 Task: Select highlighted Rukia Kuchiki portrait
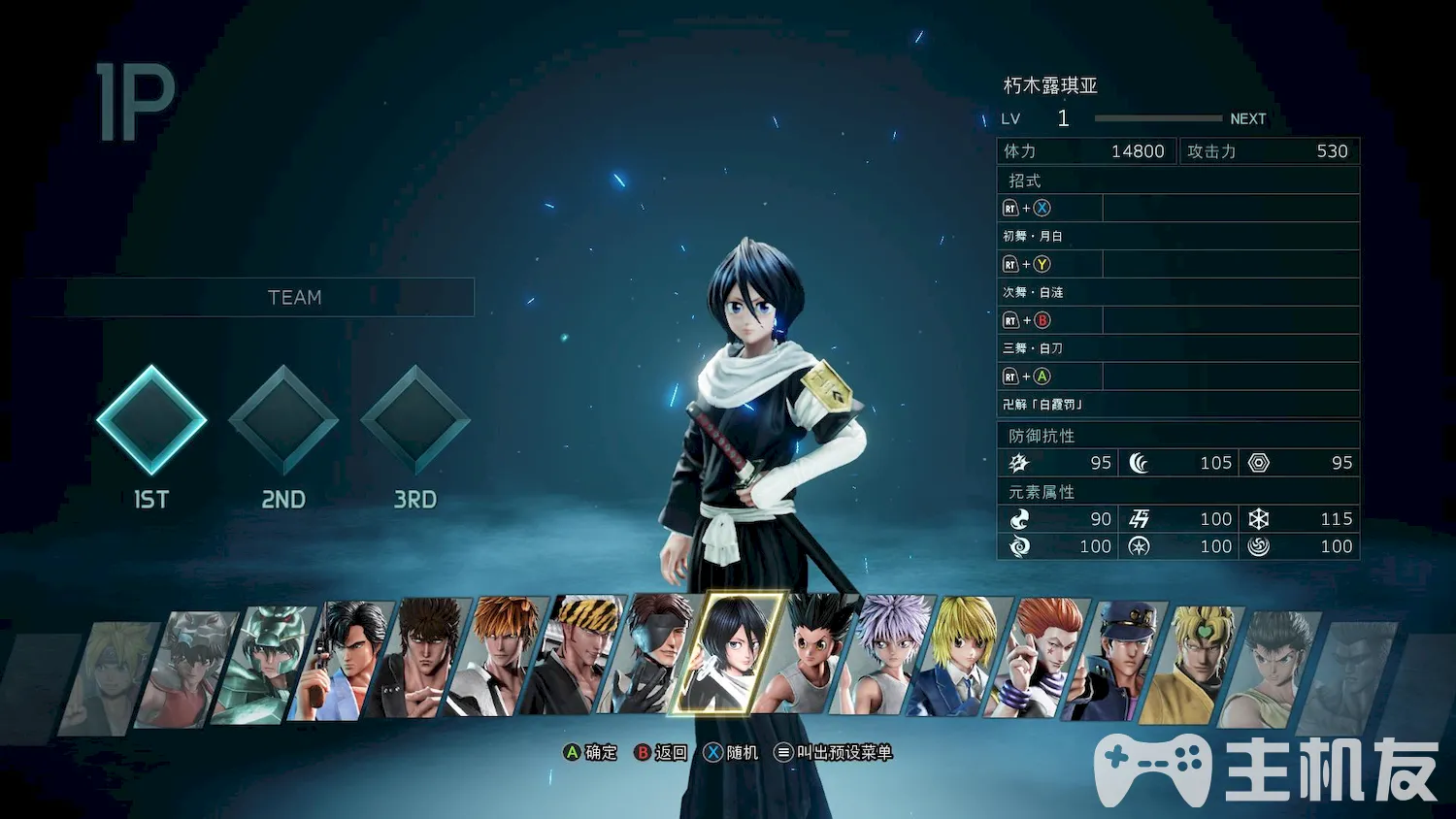[x=730, y=654]
